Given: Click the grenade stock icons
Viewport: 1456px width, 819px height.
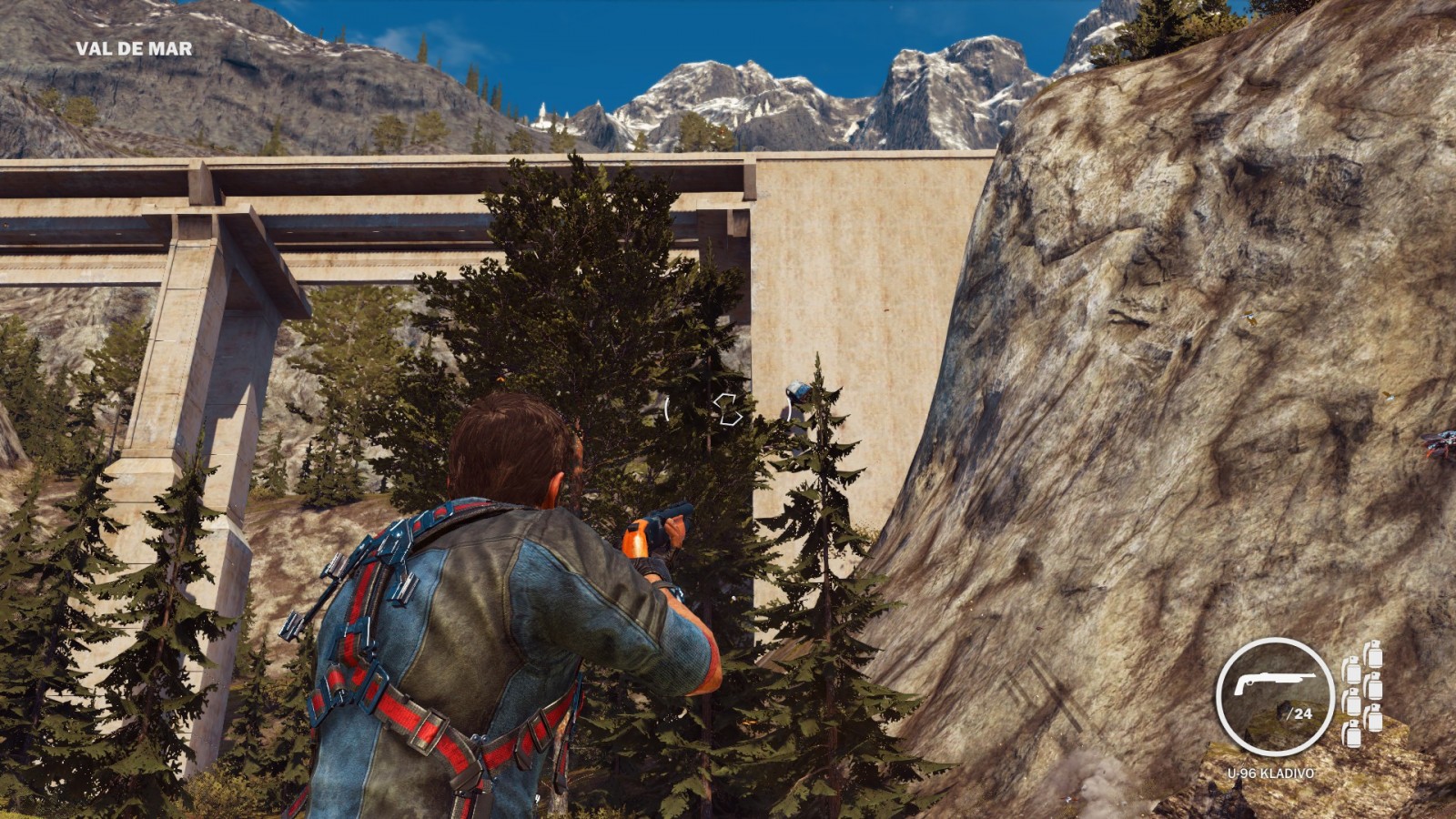Looking at the screenshot, I should click(1362, 693).
